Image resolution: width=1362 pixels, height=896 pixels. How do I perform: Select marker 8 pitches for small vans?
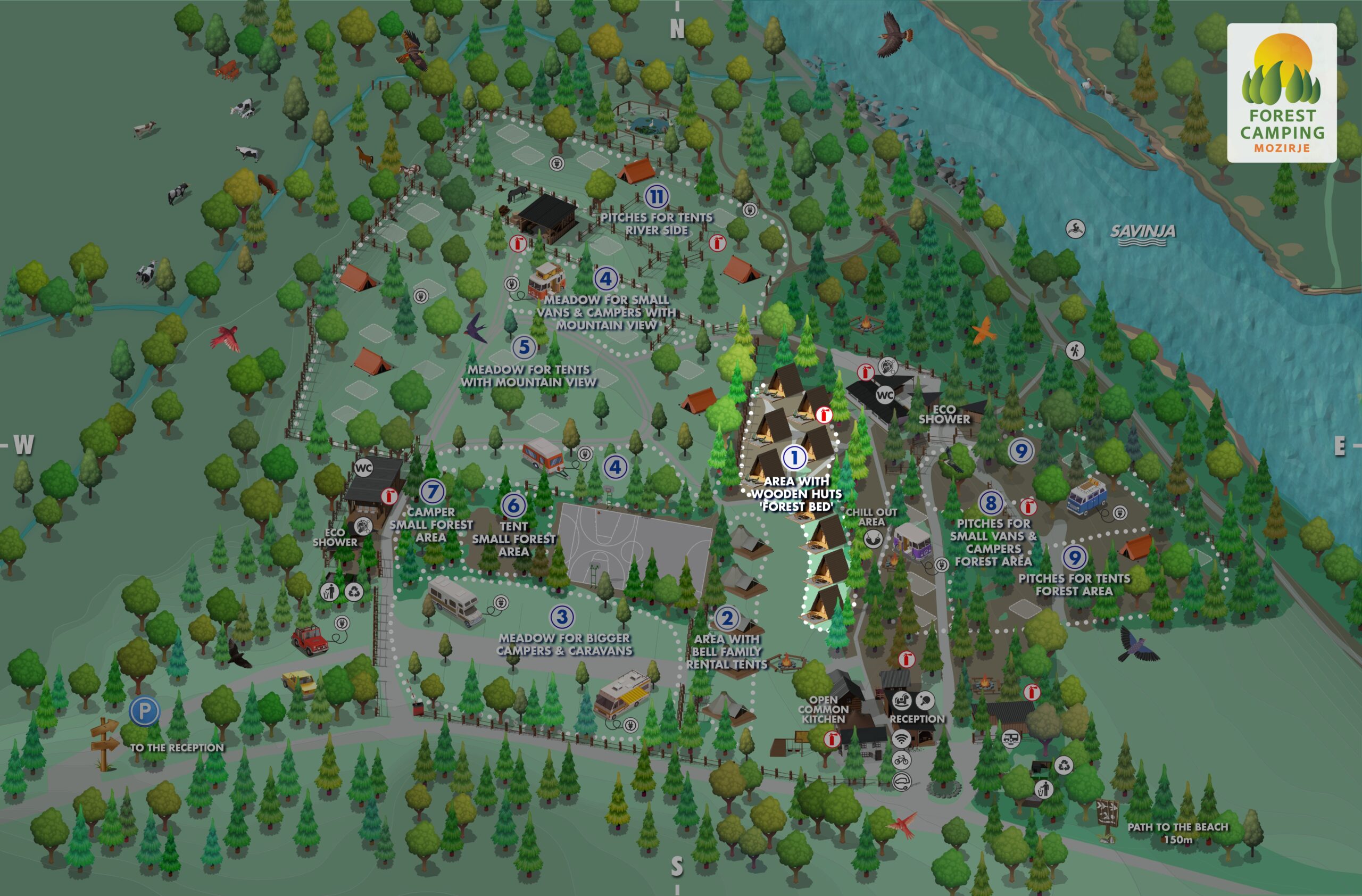(x=991, y=503)
